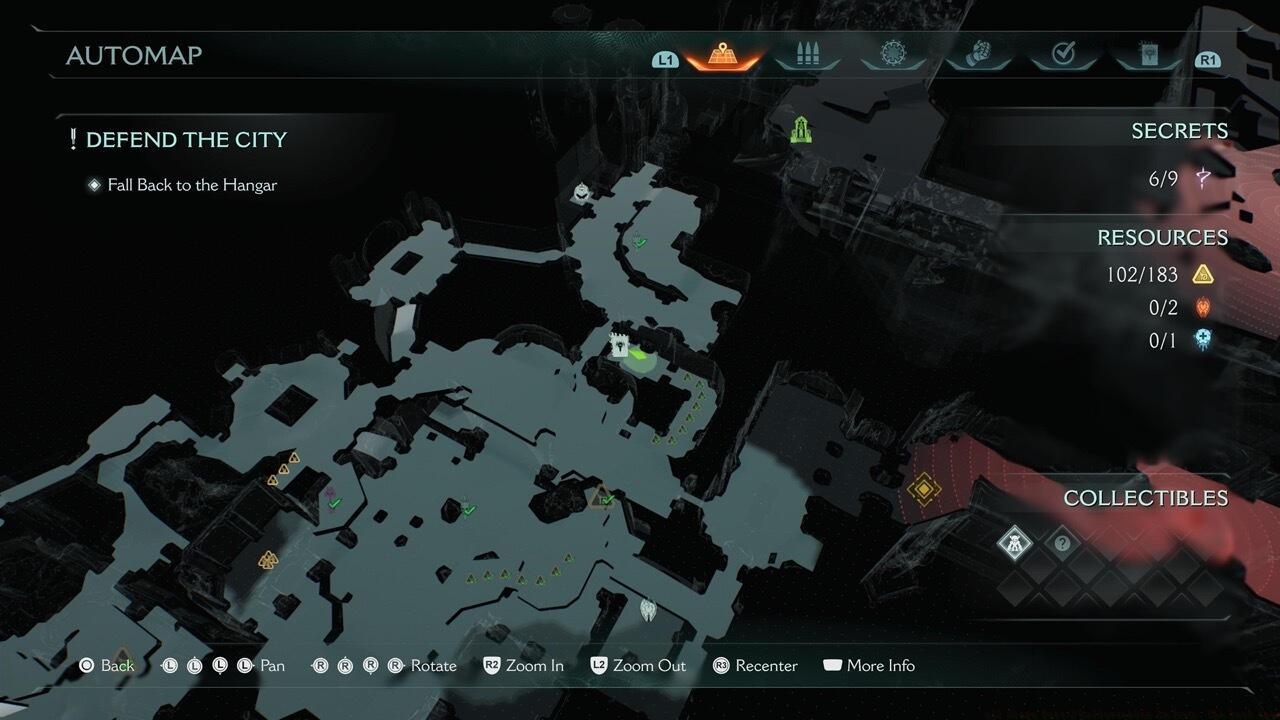The width and height of the screenshot is (1280, 720).
Task: Select the Automap tab icon
Action: tap(721, 55)
